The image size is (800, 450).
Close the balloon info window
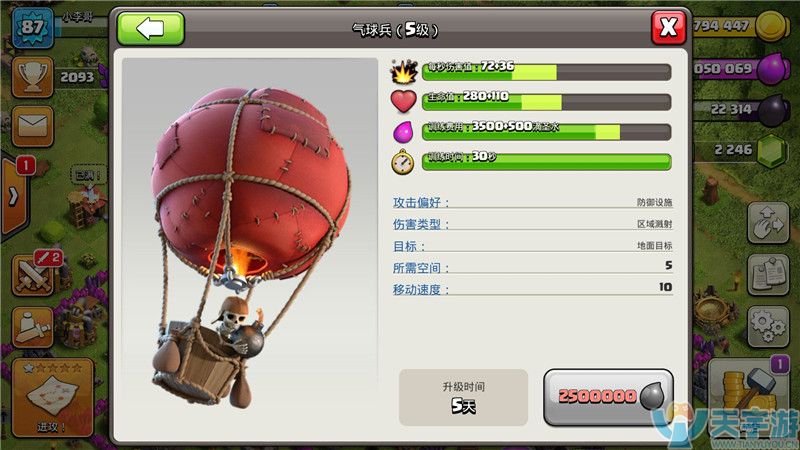(668, 27)
